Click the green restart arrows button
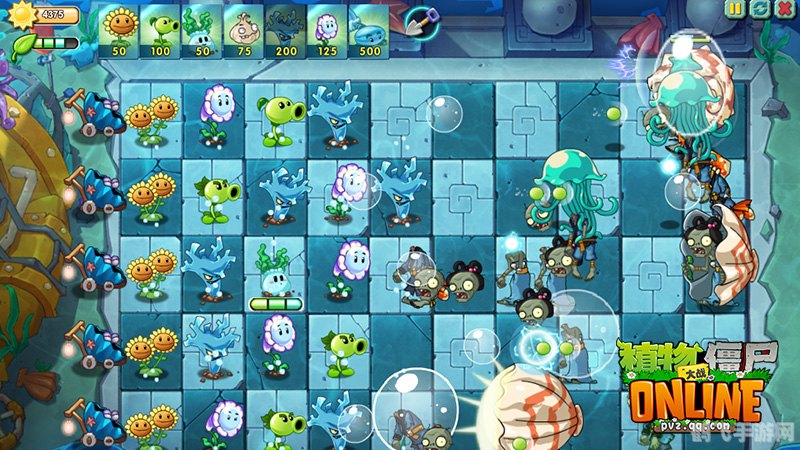 759,9
